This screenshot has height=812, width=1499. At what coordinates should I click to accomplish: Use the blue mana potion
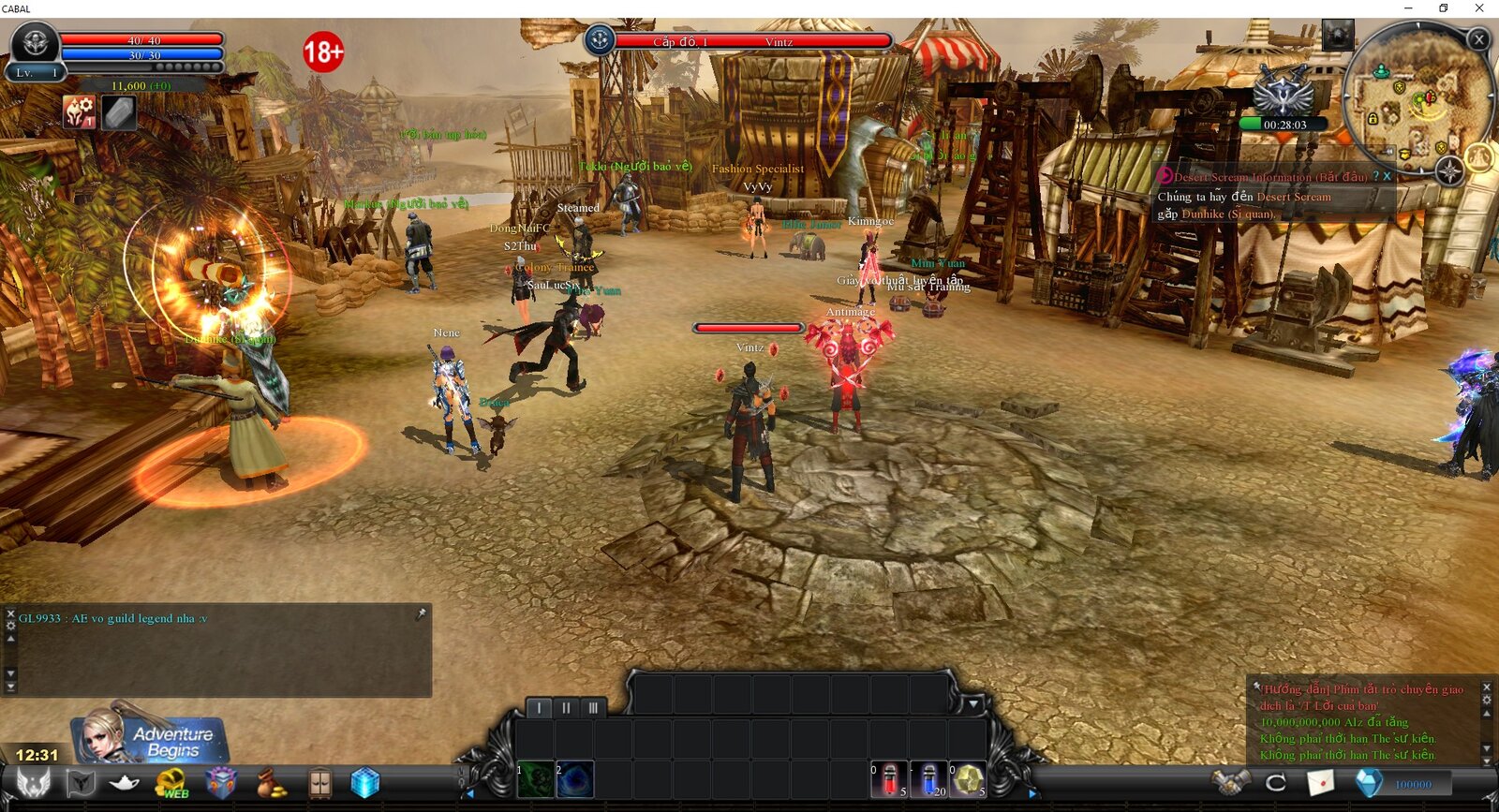(x=928, y=779)
